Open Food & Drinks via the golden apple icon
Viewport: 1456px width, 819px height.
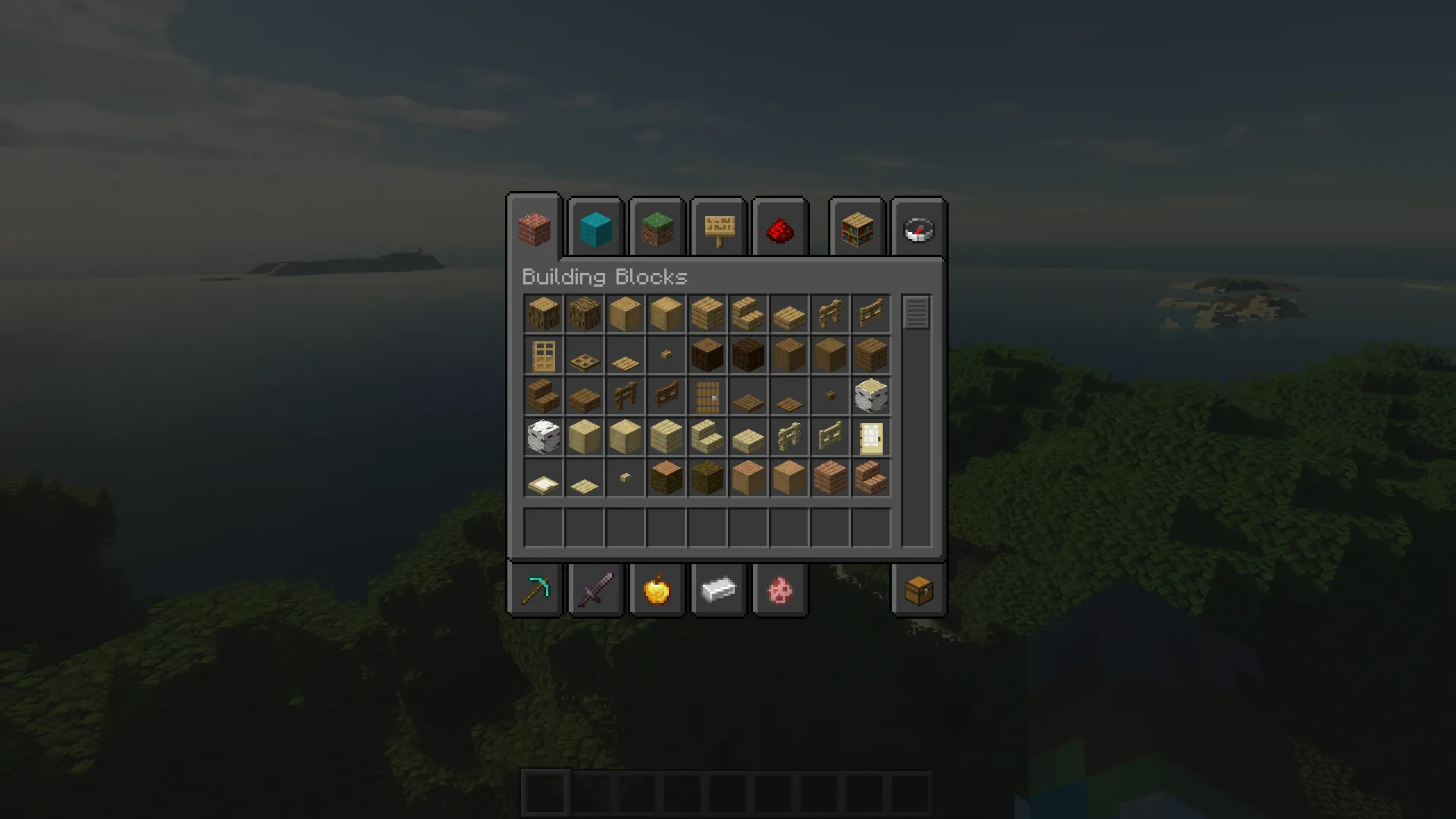[657, 590]
